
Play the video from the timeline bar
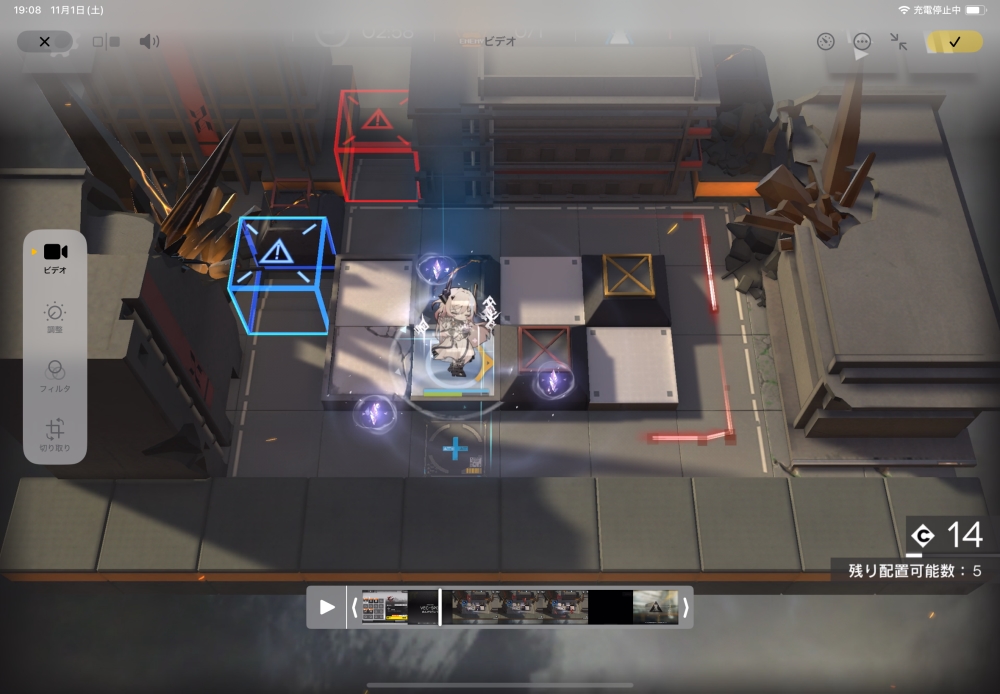(x=327, y=607)
